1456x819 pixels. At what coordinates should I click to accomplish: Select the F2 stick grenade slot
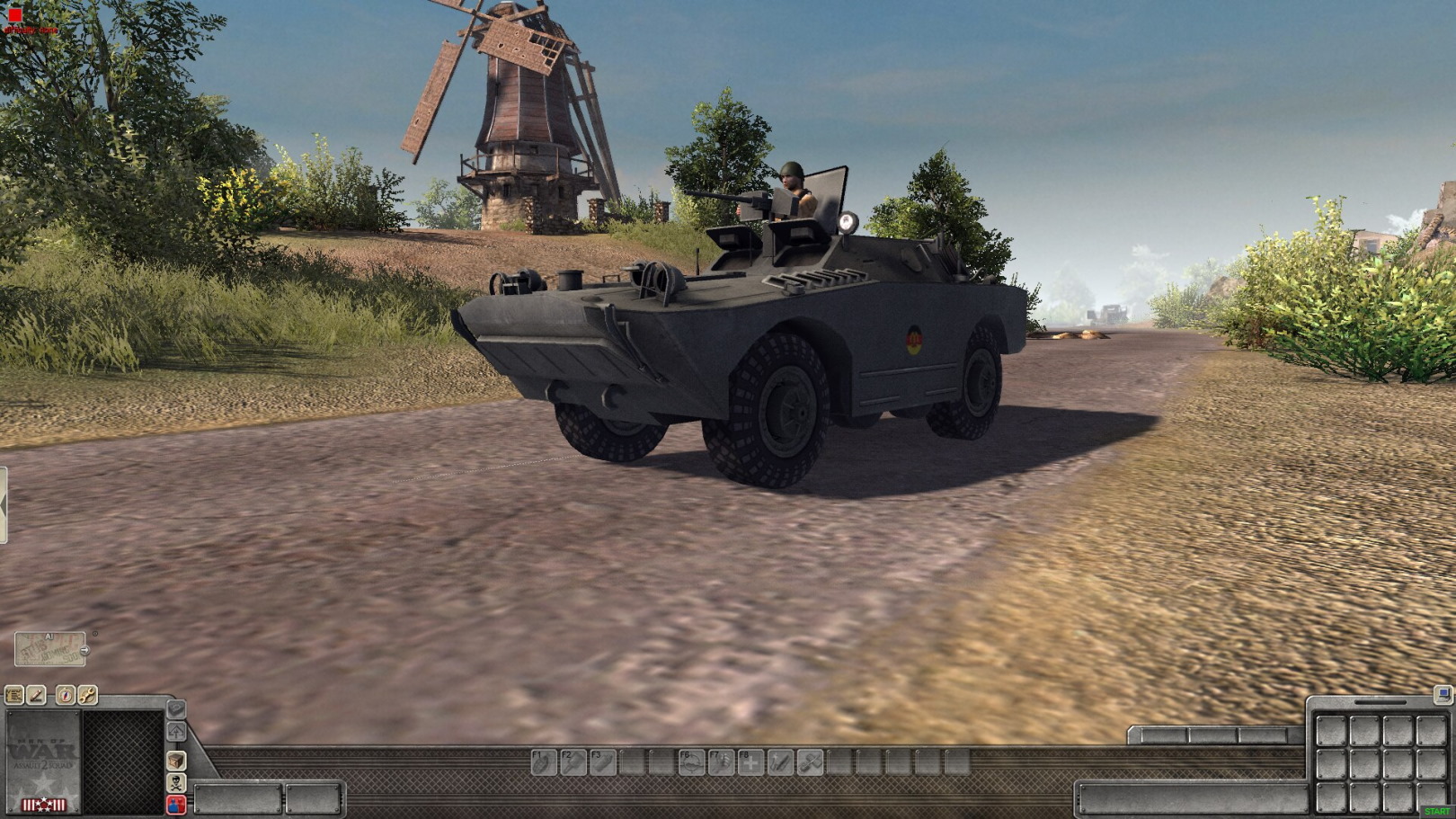tap(573, 762)
